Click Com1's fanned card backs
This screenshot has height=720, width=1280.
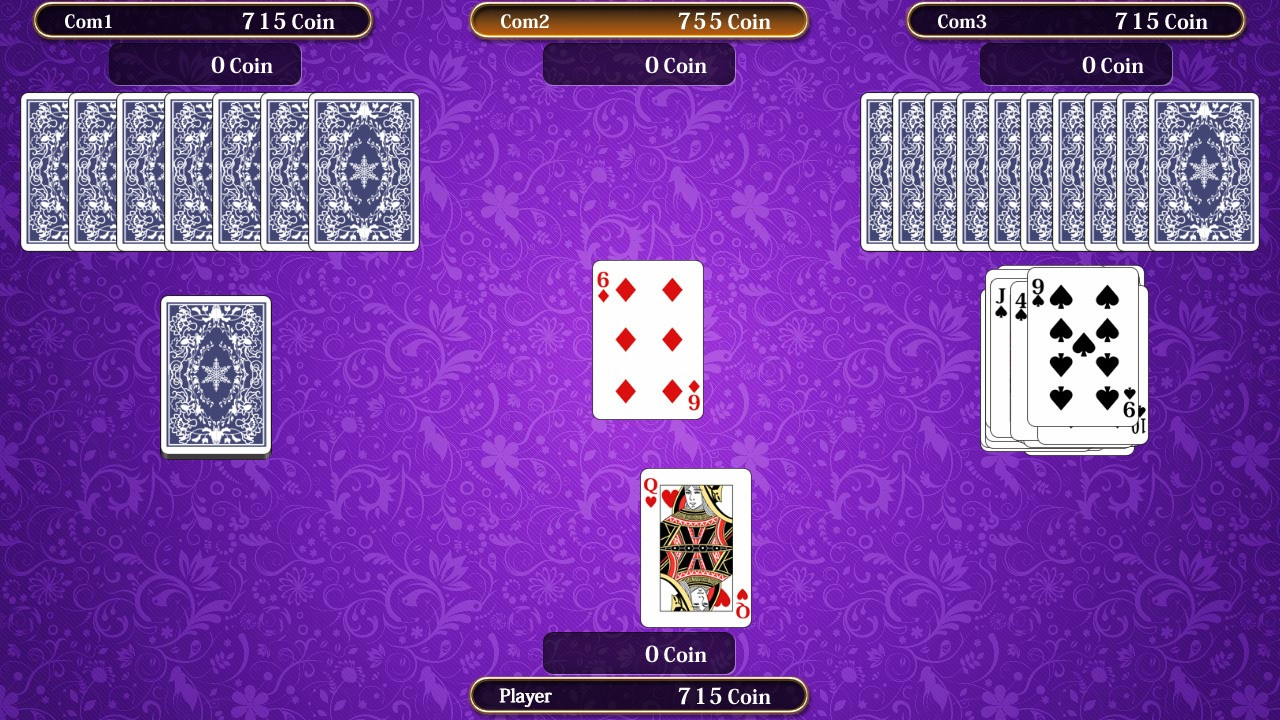pos(220,170)
